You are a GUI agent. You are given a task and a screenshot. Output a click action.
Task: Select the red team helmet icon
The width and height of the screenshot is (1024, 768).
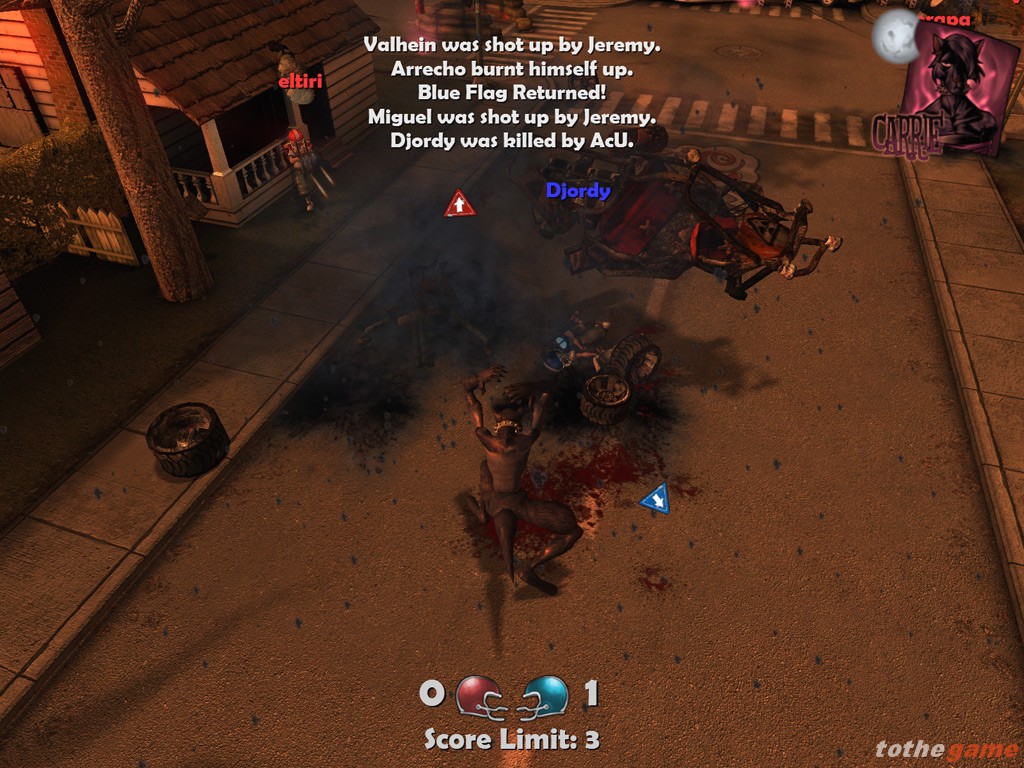tap(479, 695)
